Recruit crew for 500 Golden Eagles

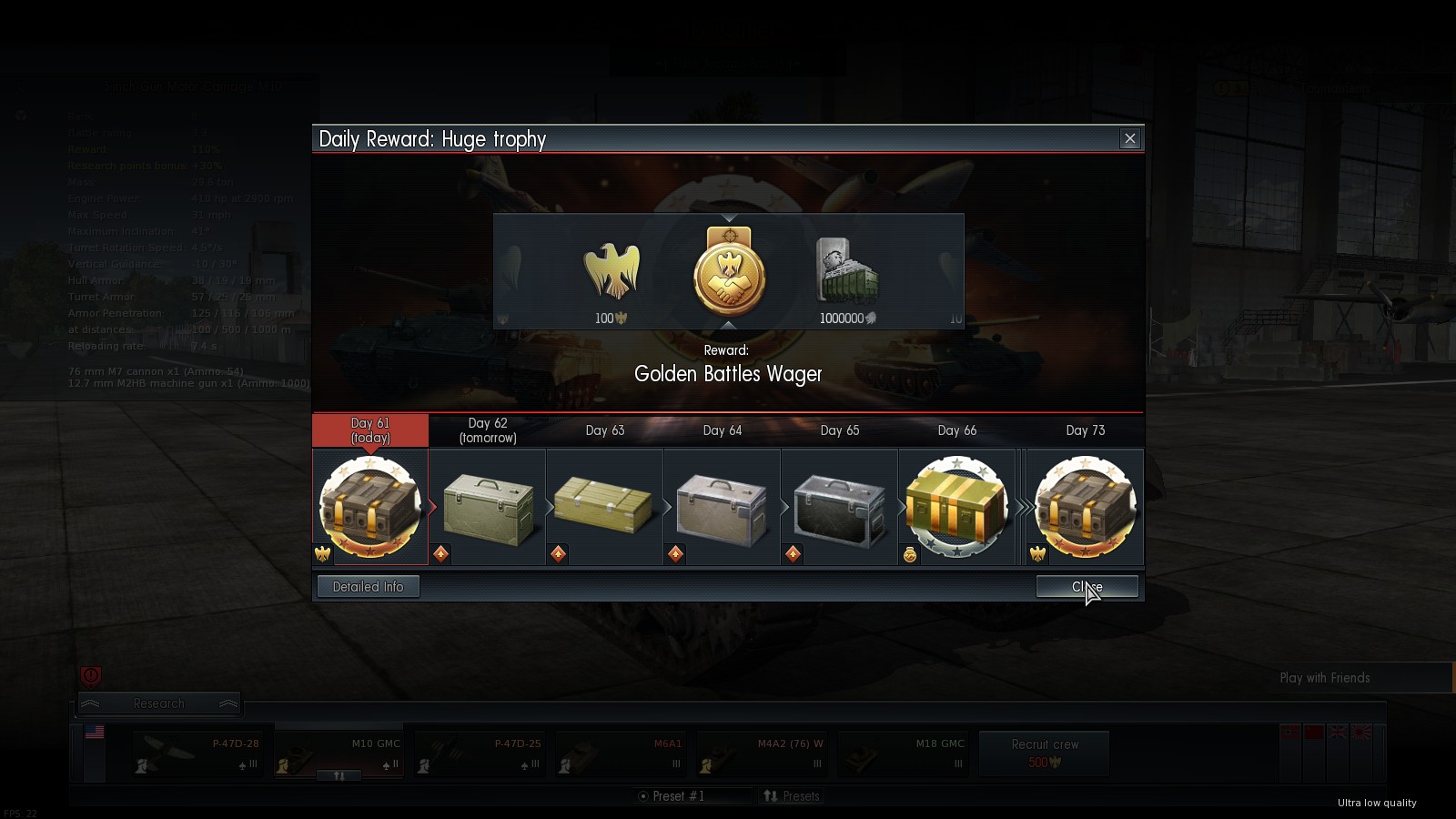(x=1045, y=753)
